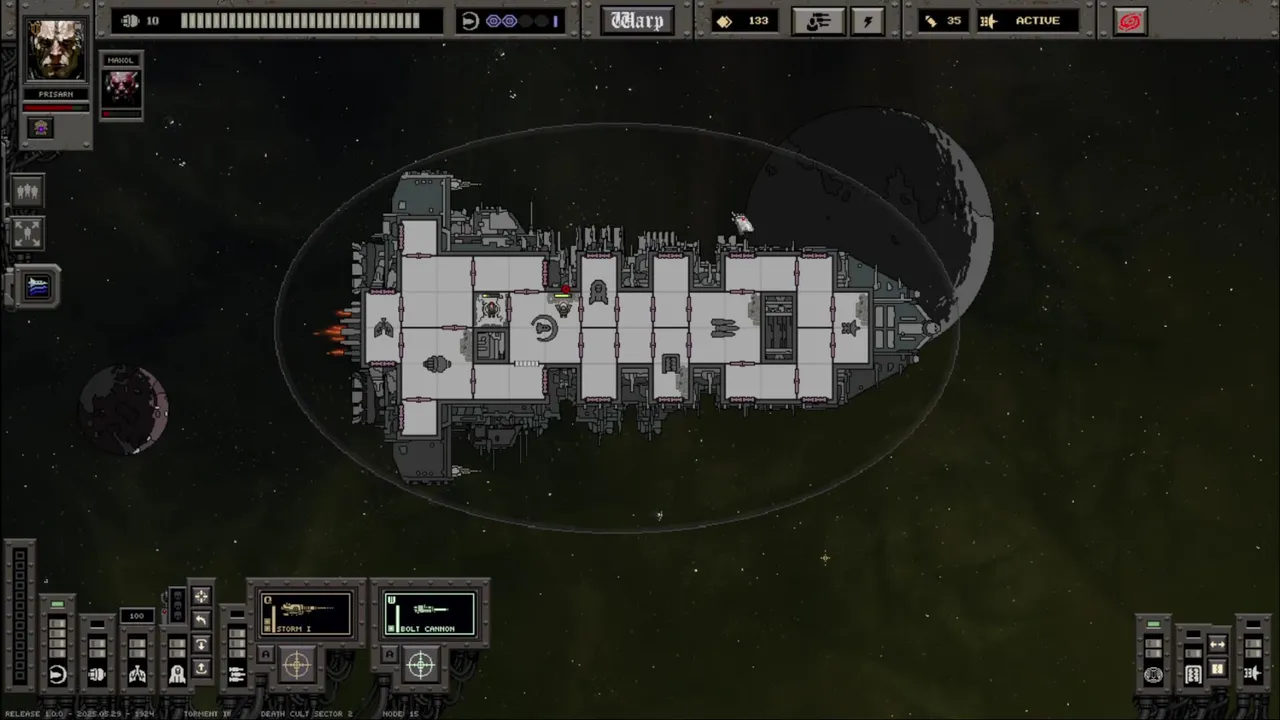The width and height of the screenshot is (1280, 720).
Task: Select the Bolt Cannon weapon panel
Action: coord(429,613)
